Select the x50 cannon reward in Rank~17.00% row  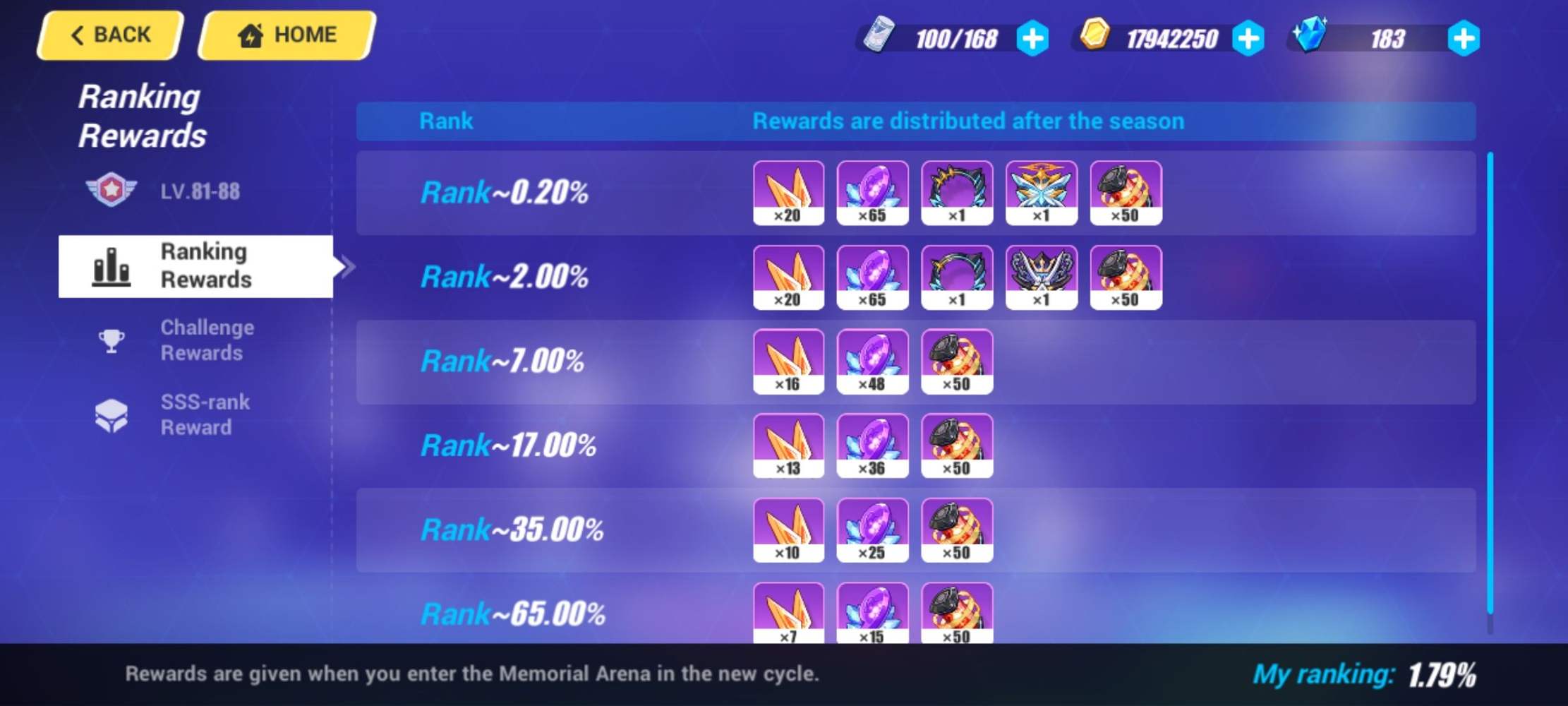(957, 445)
